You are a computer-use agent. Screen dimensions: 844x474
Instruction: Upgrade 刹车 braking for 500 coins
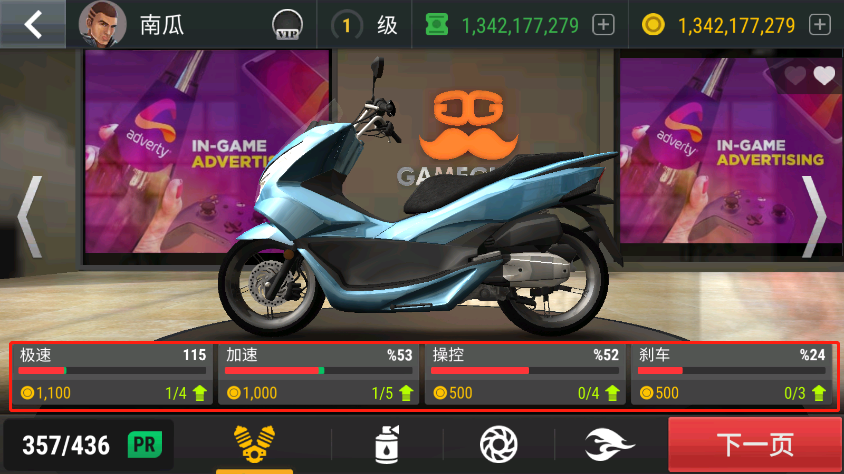click(x=732, y=374)
